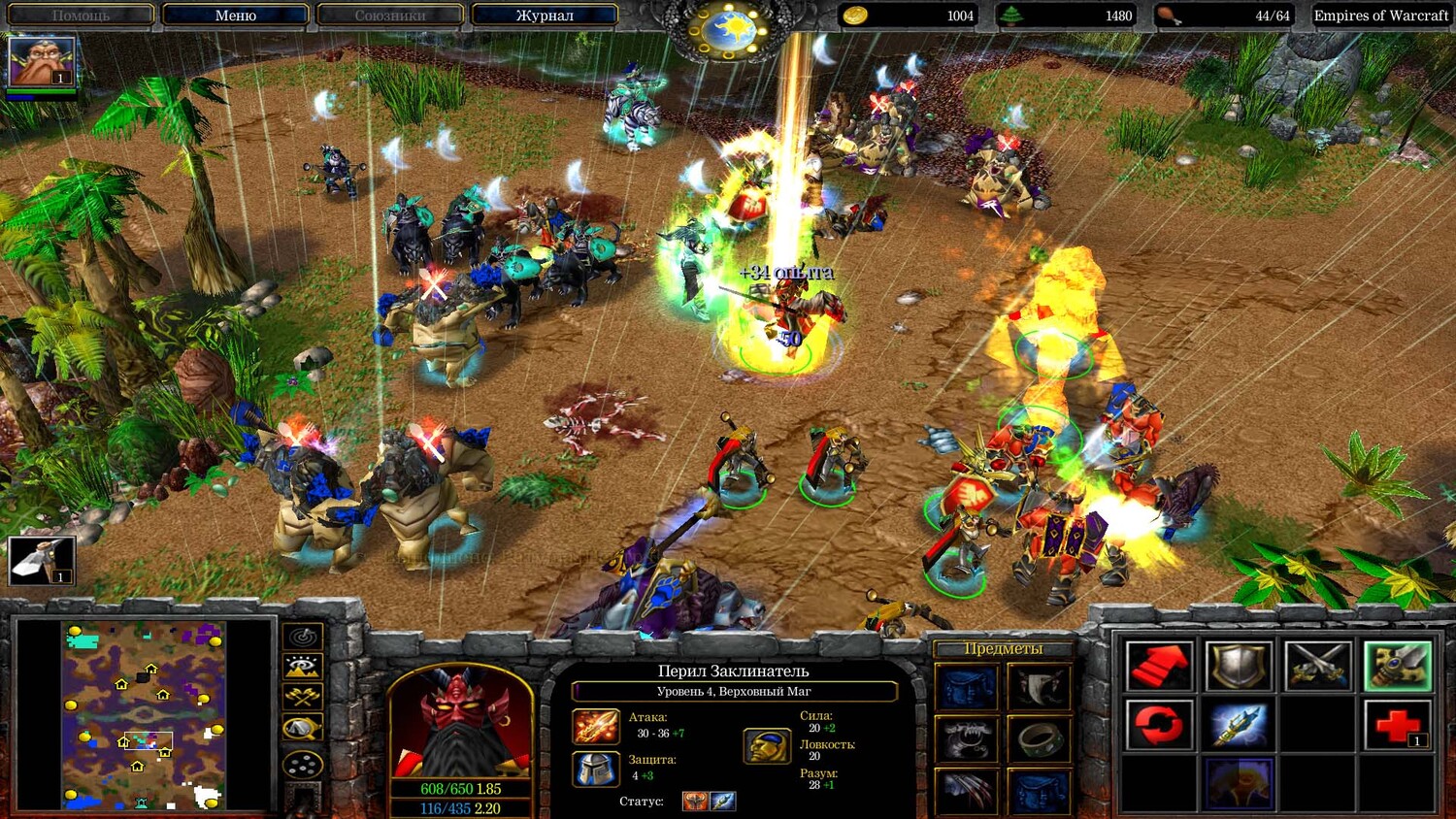This screenshot has width=1456, height=819.
Task: Activate the minimap signal ping button
Action: [x=303, y=637]
